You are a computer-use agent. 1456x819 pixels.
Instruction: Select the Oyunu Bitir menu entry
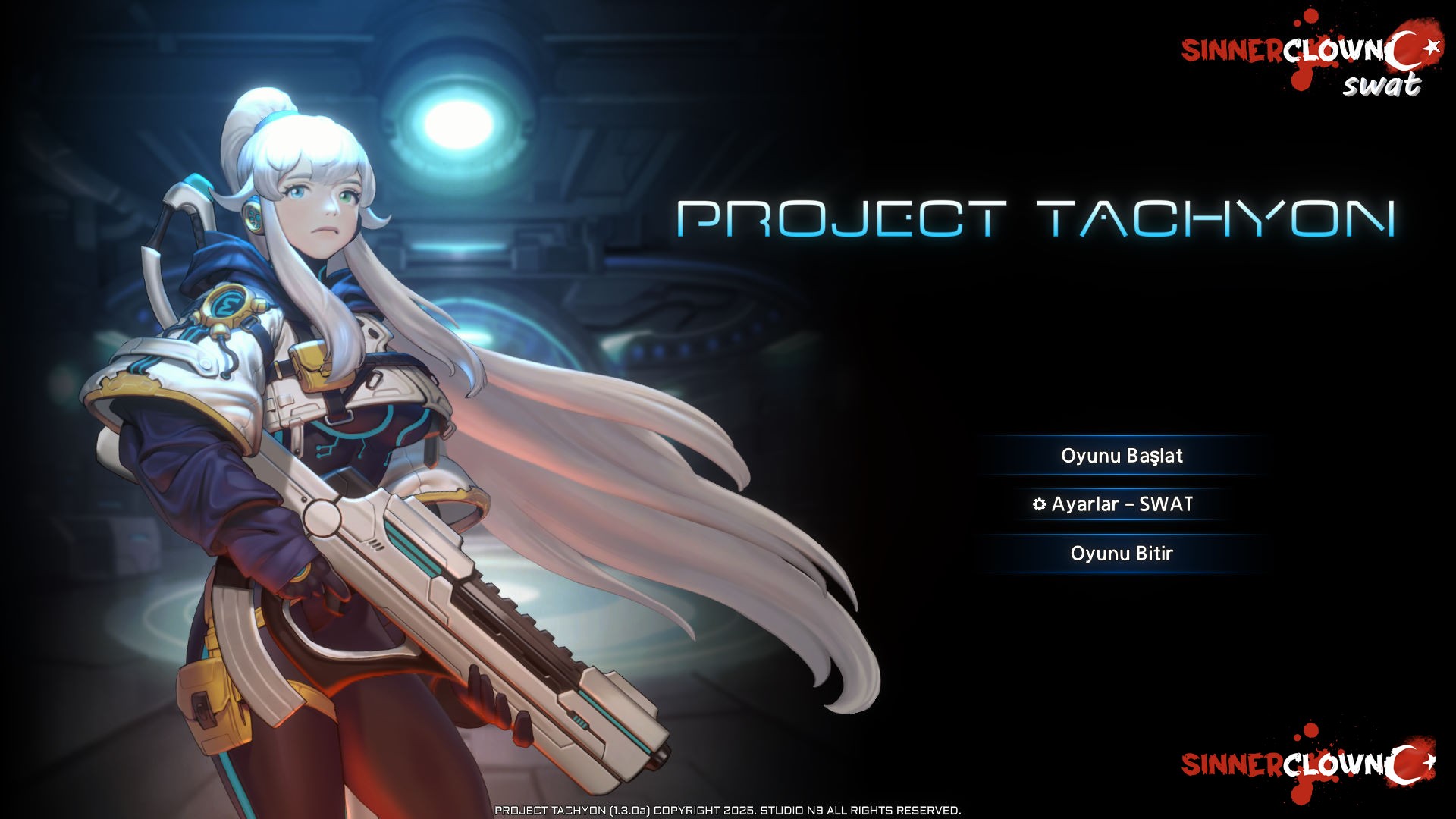point(1124,554)
